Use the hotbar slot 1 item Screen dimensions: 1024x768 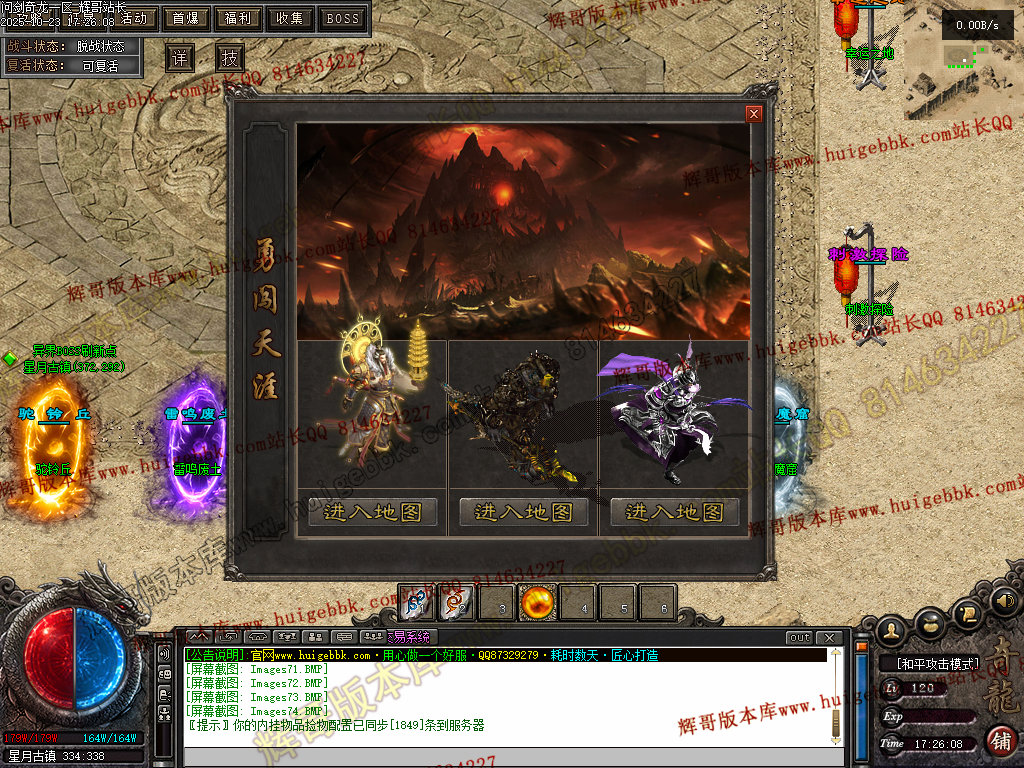click(417, 604)
